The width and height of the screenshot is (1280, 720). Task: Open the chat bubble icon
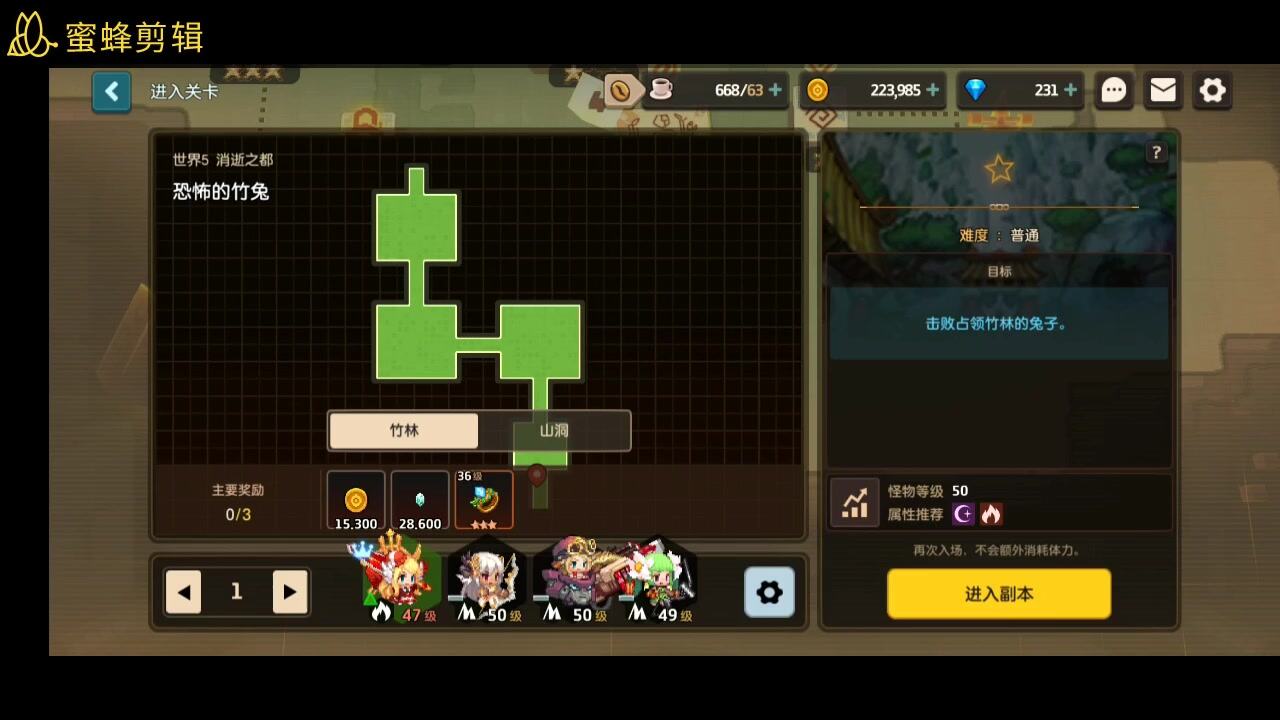pos(1114,90)
